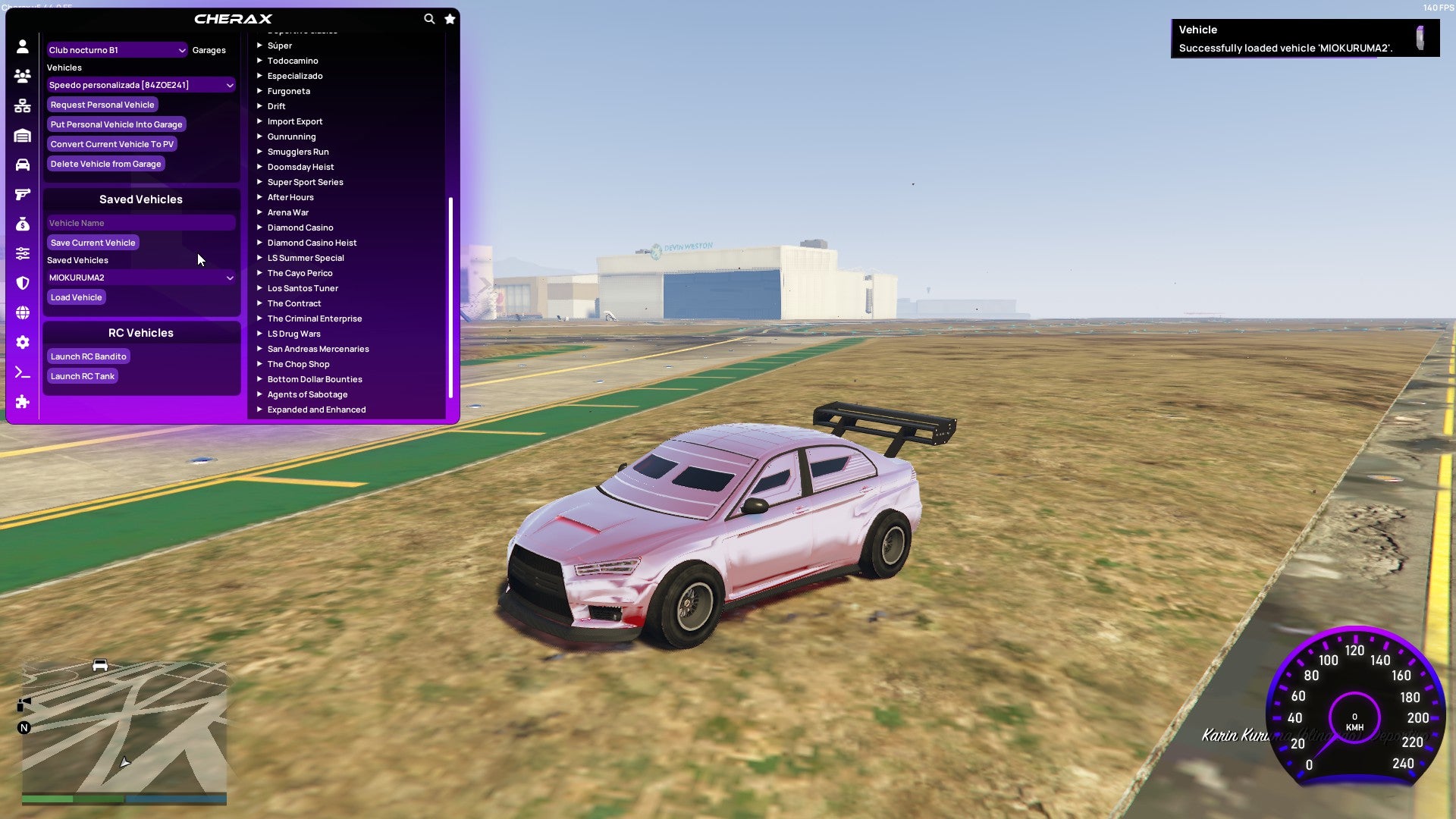Open the Self menu in the sidebar
The image size is (1456, 819).
[22, 47]
